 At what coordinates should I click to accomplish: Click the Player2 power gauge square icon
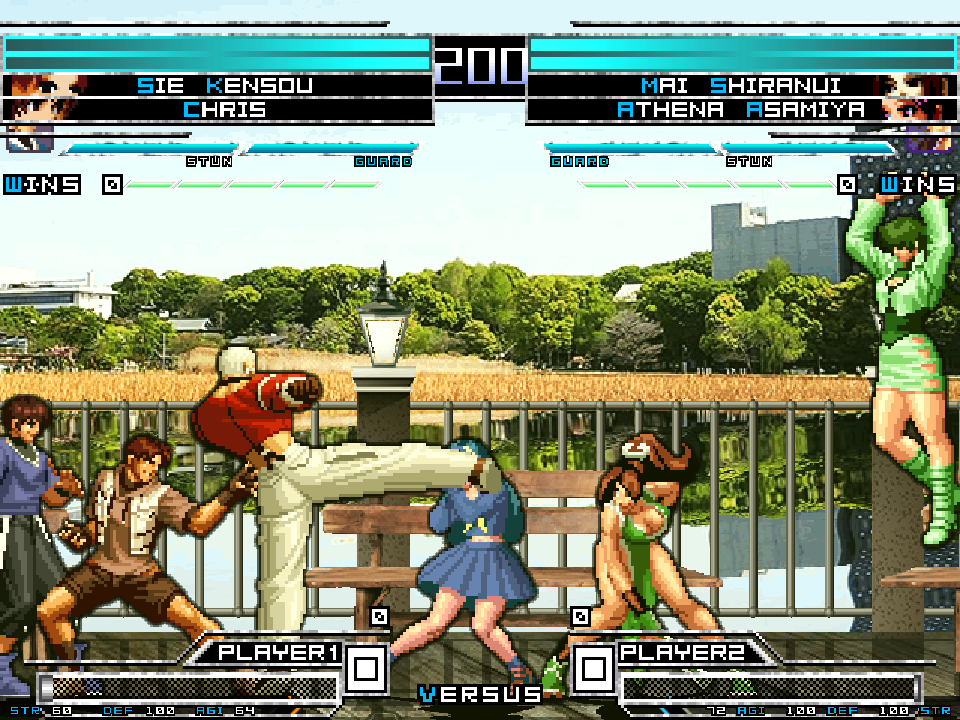coord(594,667)
